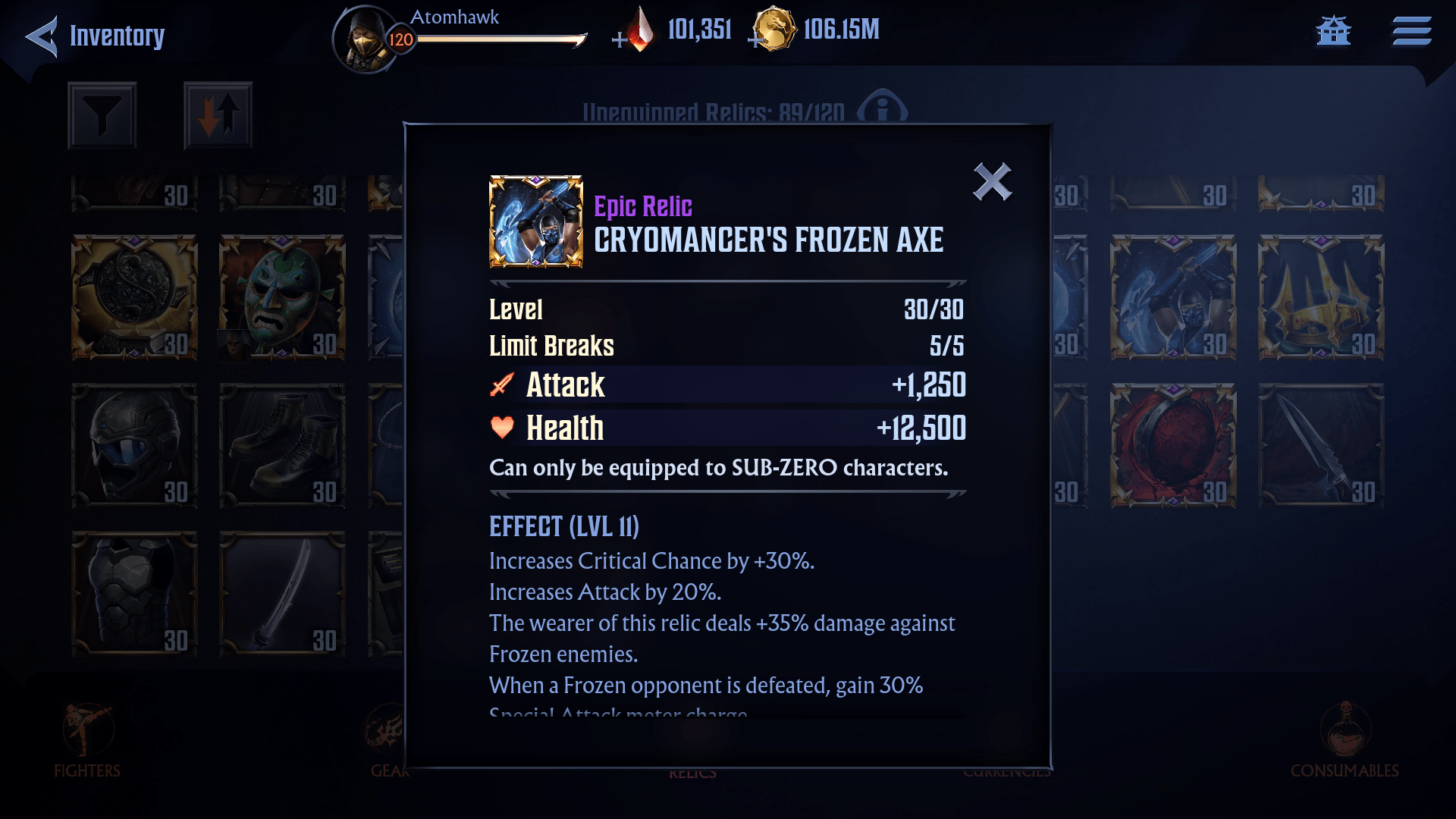Screen dimensions: 1456x819
Task: Select the golden crown relic
Action: 1321,297
